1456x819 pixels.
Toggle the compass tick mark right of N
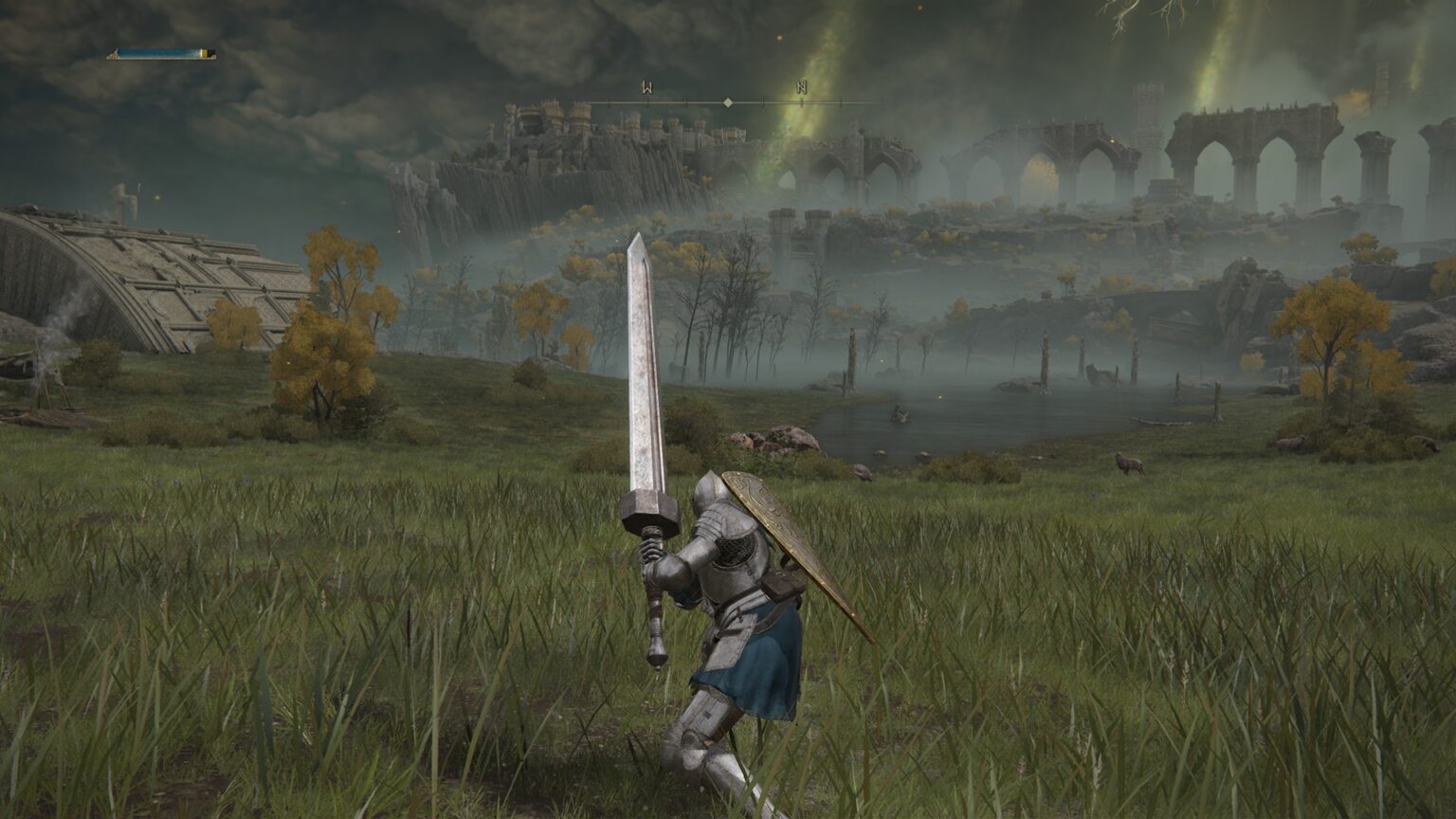tap(842, 101)
